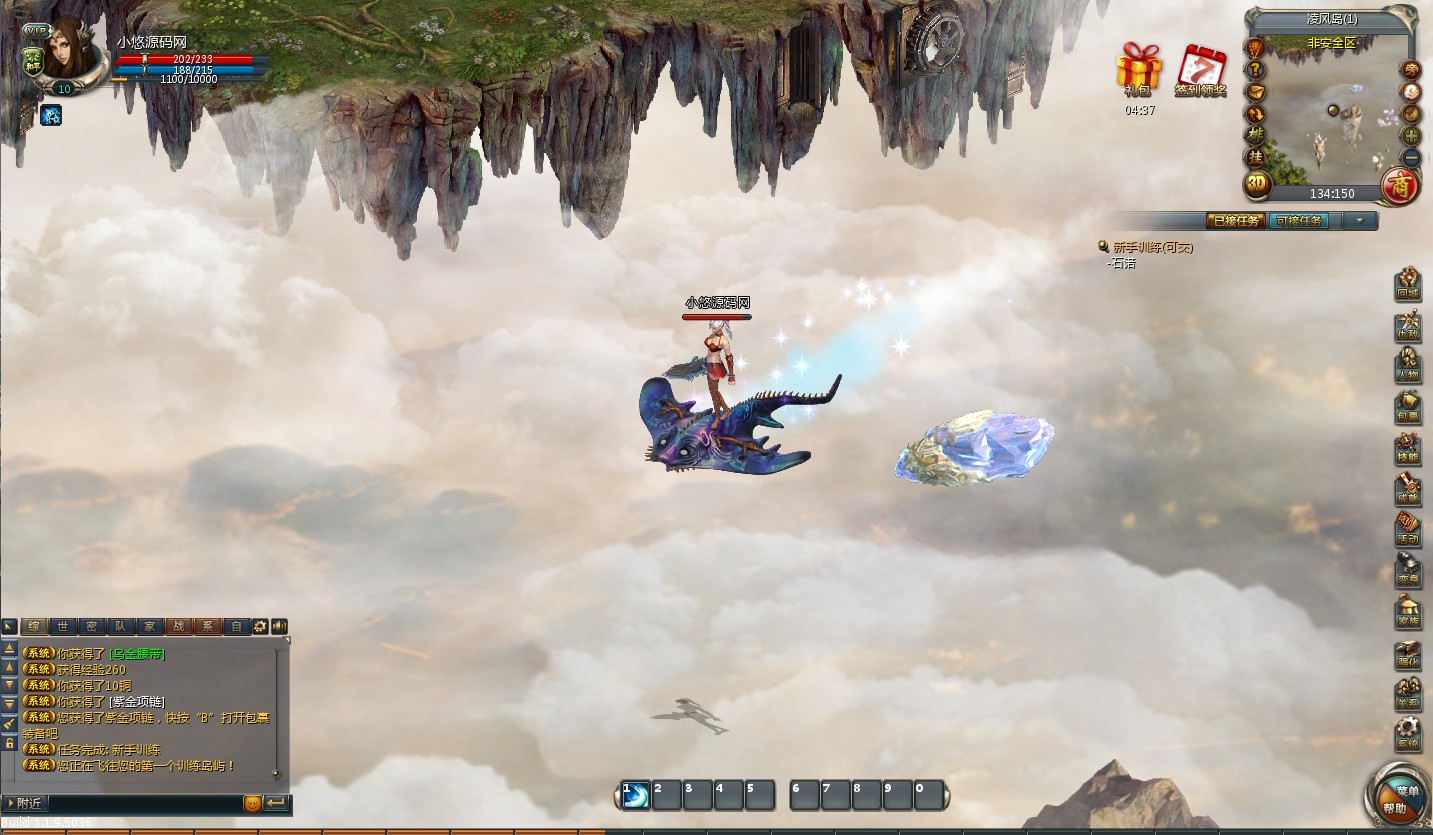Toggle the 3D view button on minimap

(1257, 185)
